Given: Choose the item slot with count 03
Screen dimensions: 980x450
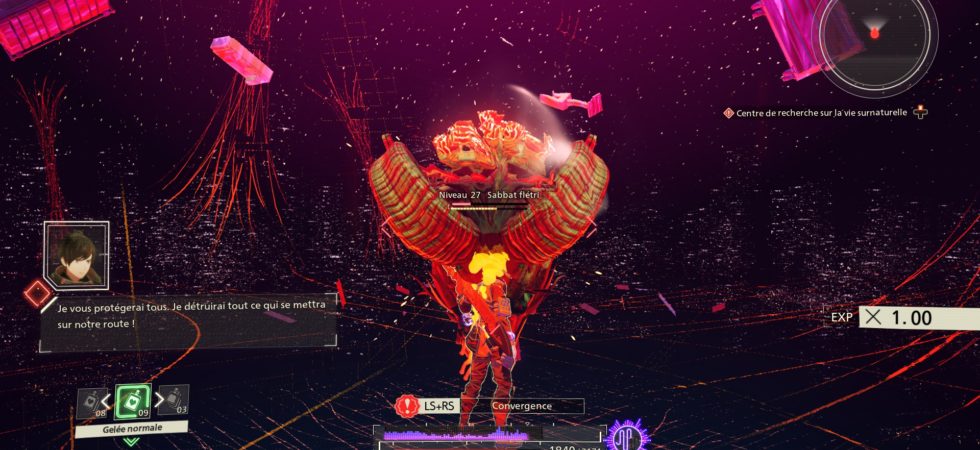Looking at the screenshot, I should 172,400.
